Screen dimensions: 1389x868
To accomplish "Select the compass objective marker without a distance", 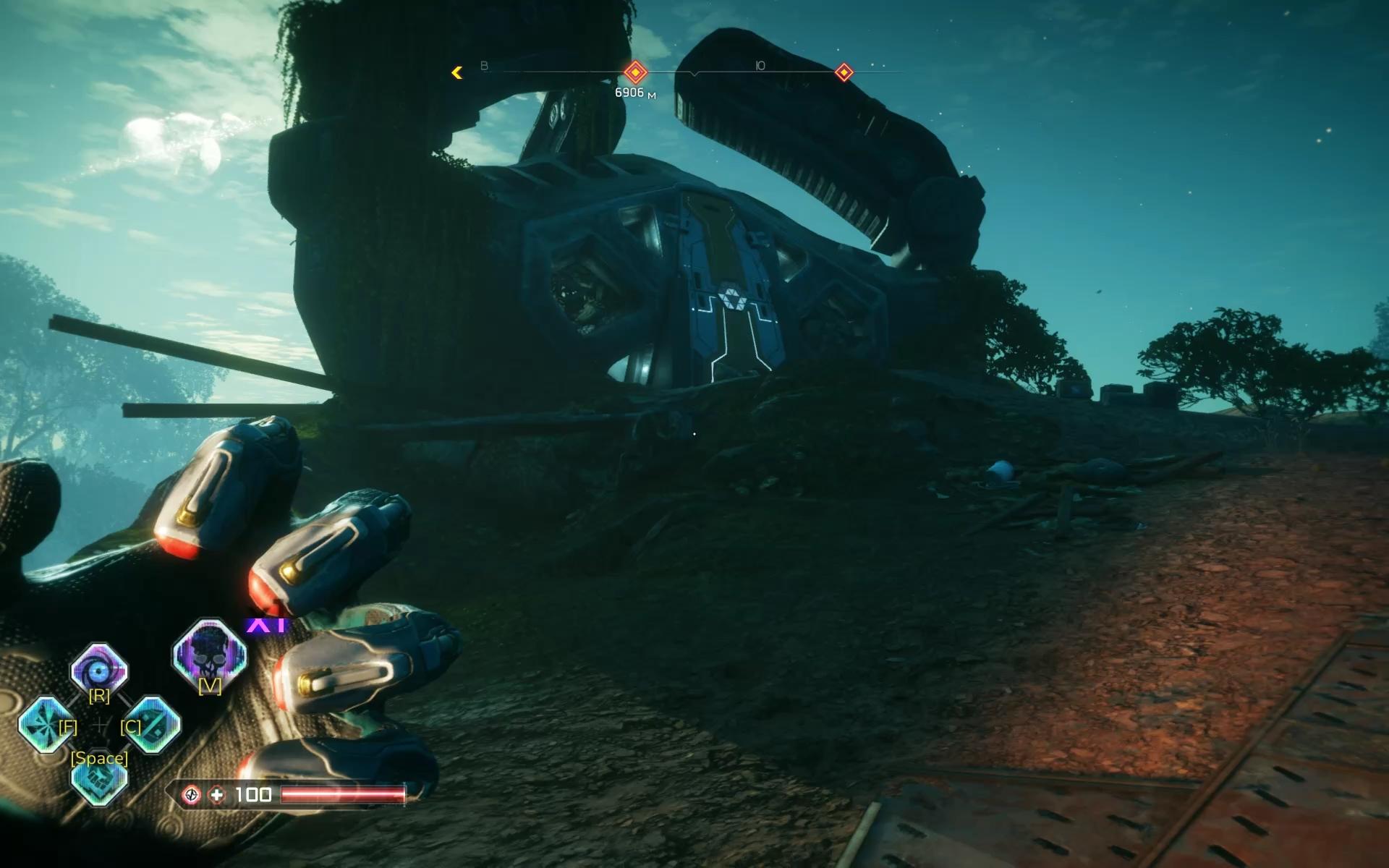I will (x=844, y=72).
